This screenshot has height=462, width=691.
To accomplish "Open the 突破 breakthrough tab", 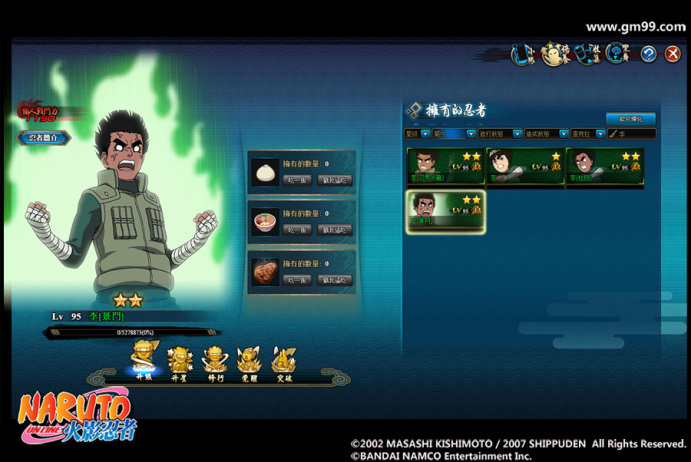I will point(284,361).
